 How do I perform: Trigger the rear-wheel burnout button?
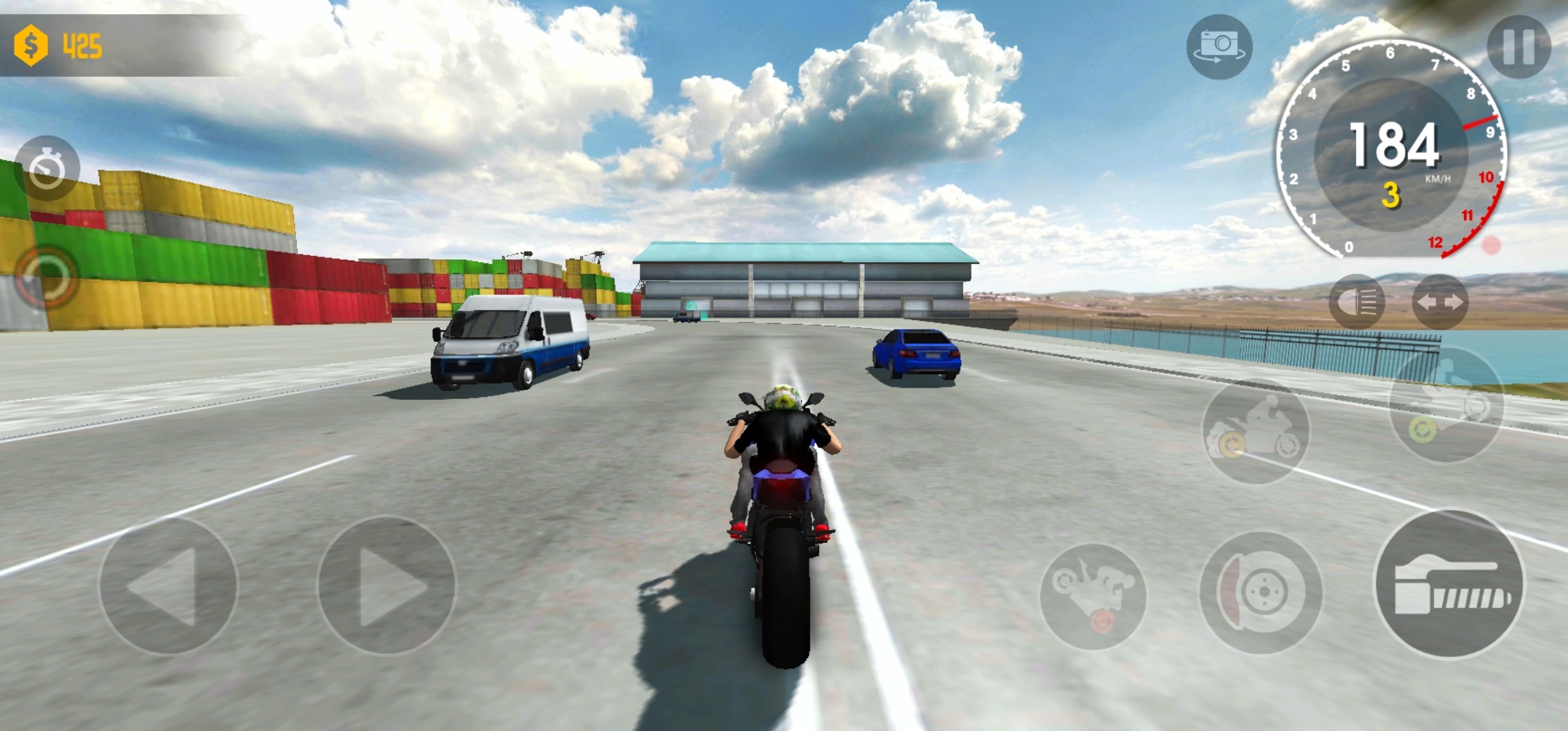point(1255,430)
